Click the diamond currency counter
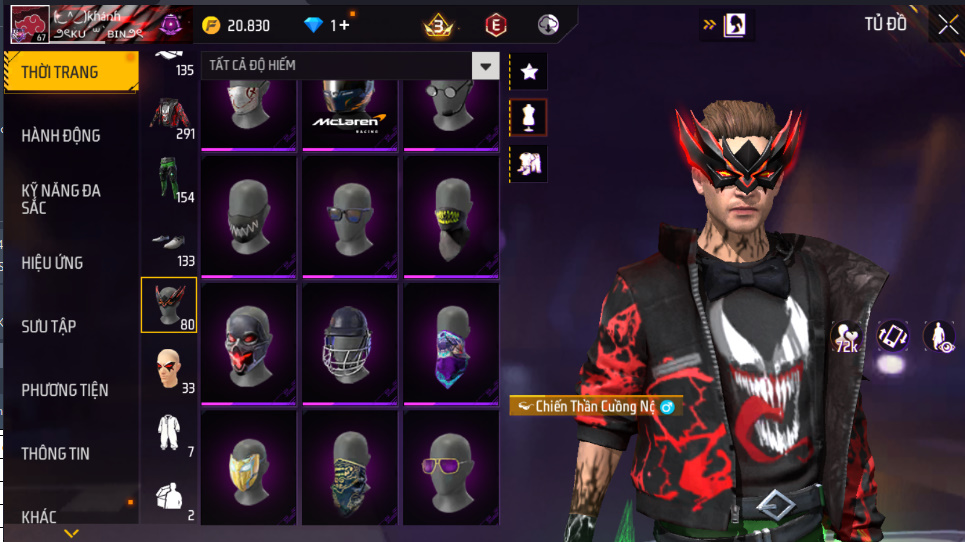The image size is (965, 542). pos(326,25)
